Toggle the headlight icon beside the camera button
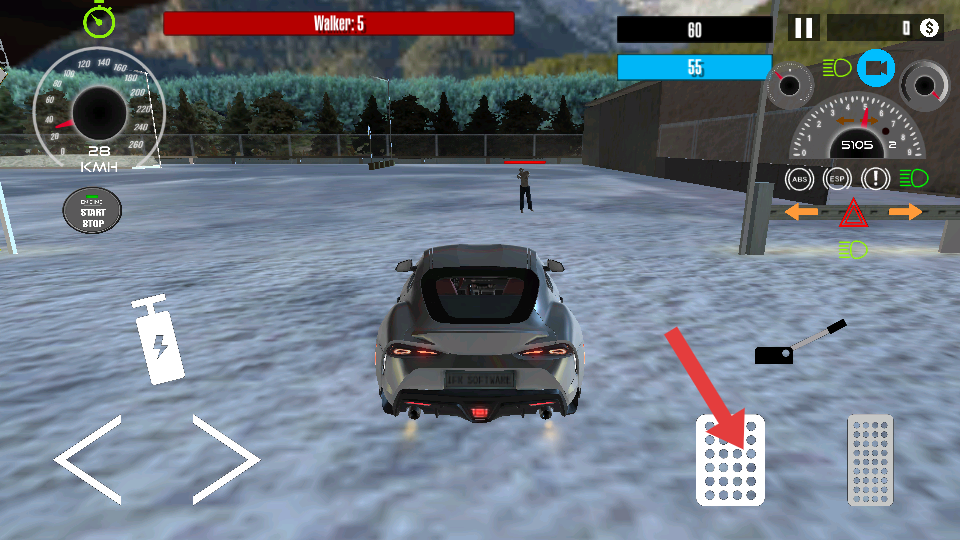This screenshot has width=960, height=540. click(x=836, y=68)
